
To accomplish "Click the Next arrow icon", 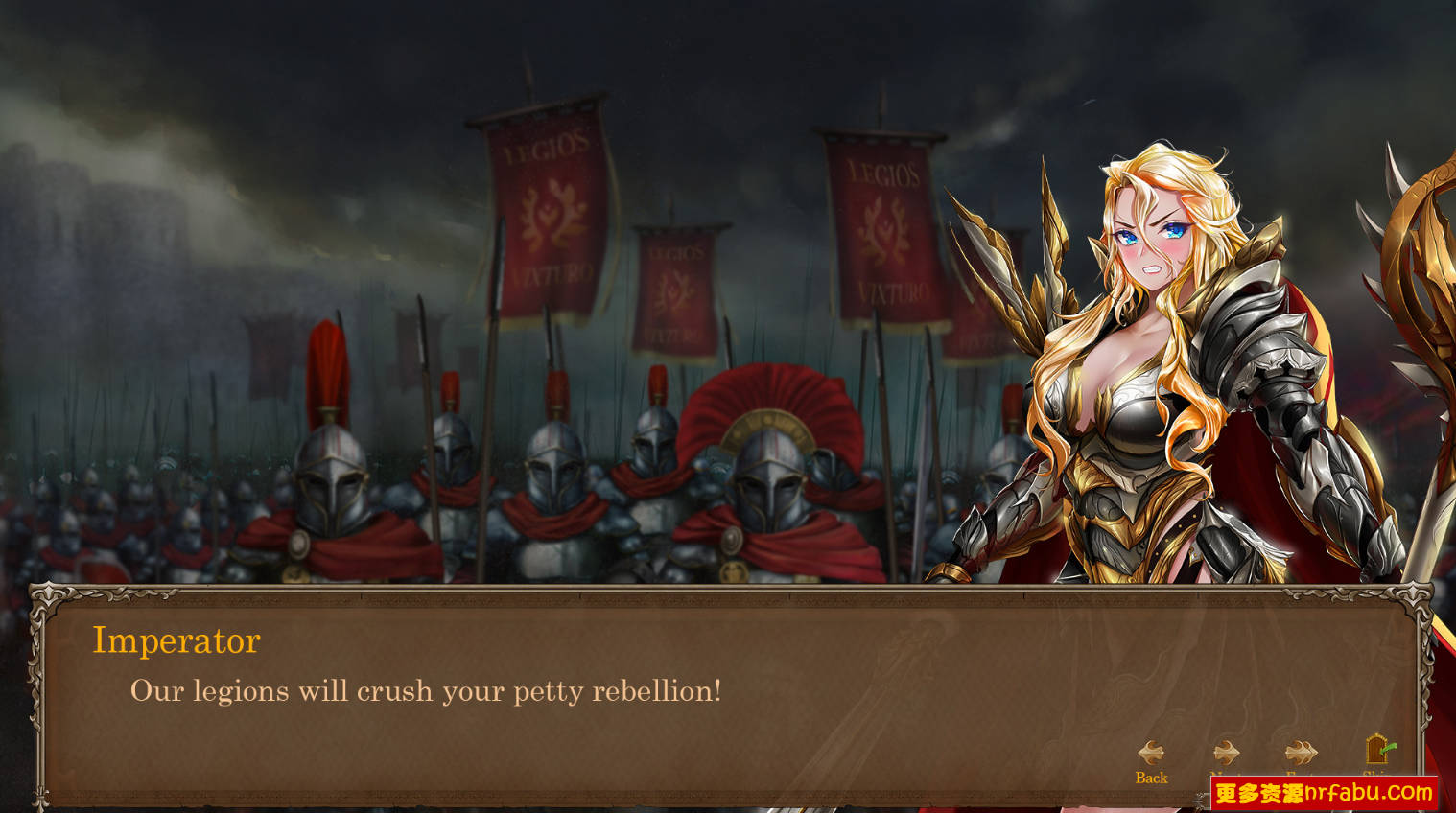I will [1226, 753].
